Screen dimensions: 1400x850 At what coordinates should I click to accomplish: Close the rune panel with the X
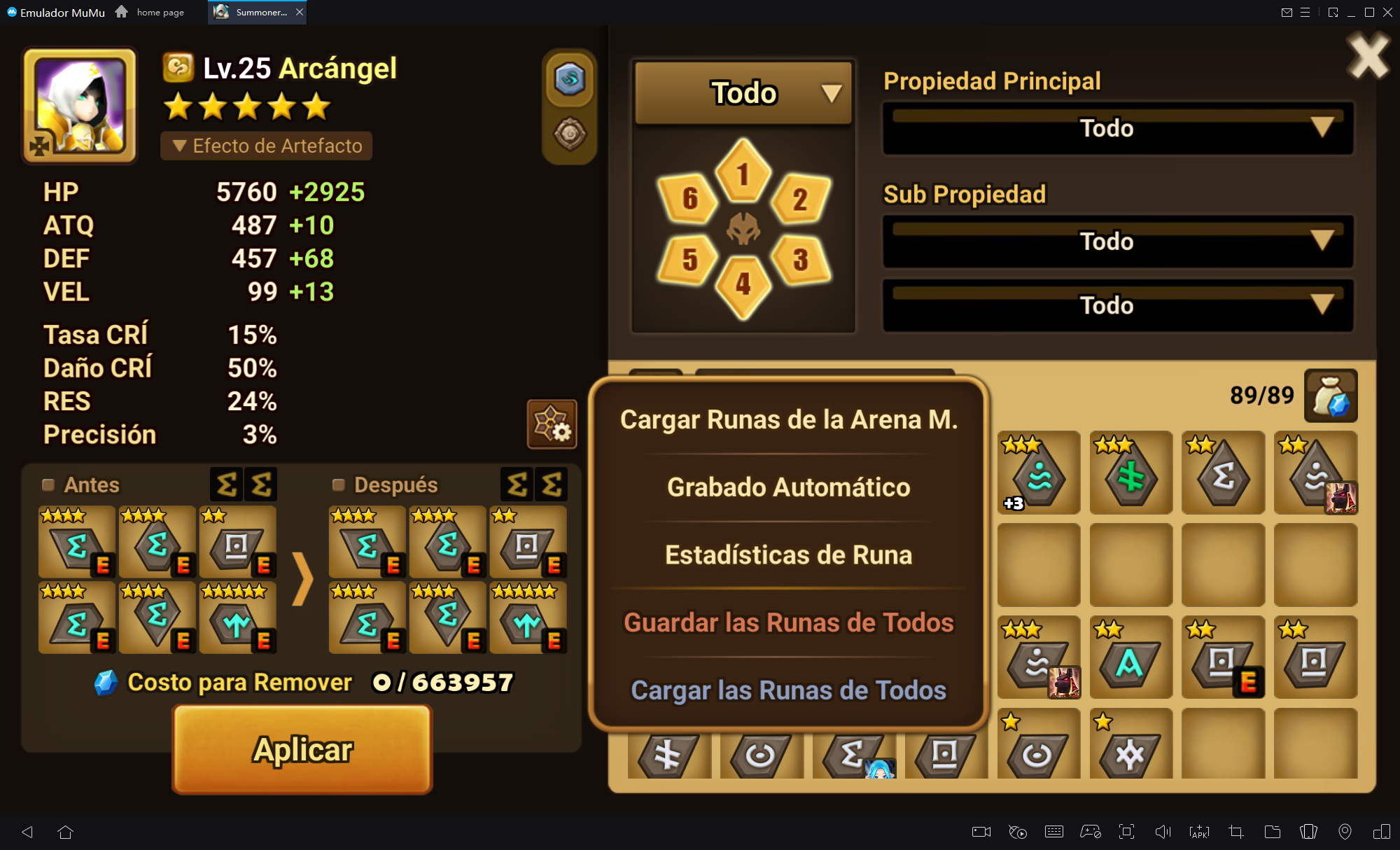1368,57
